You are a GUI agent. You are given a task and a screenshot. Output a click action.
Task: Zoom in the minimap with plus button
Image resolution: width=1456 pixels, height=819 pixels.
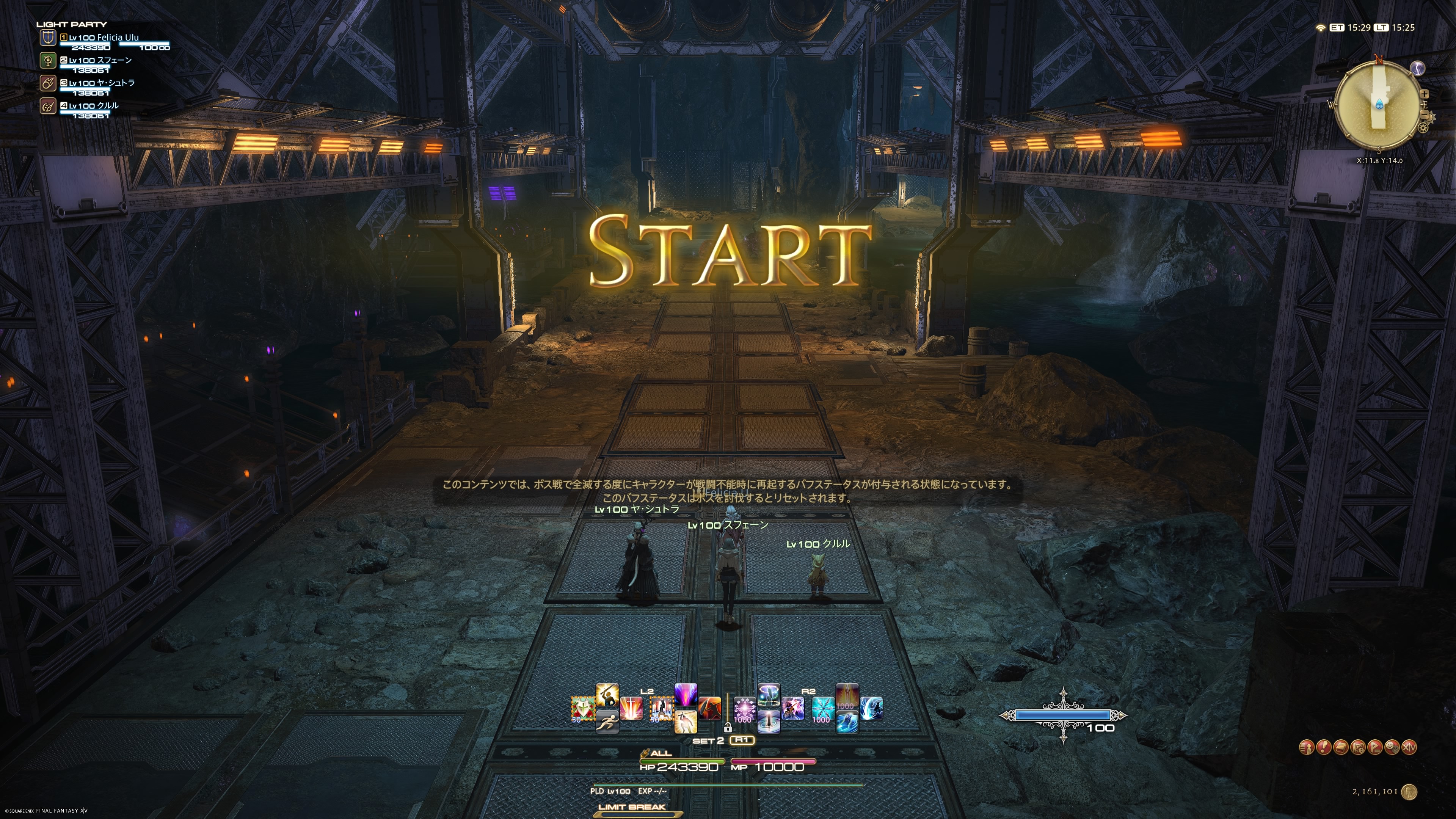tap(1425, 94)
